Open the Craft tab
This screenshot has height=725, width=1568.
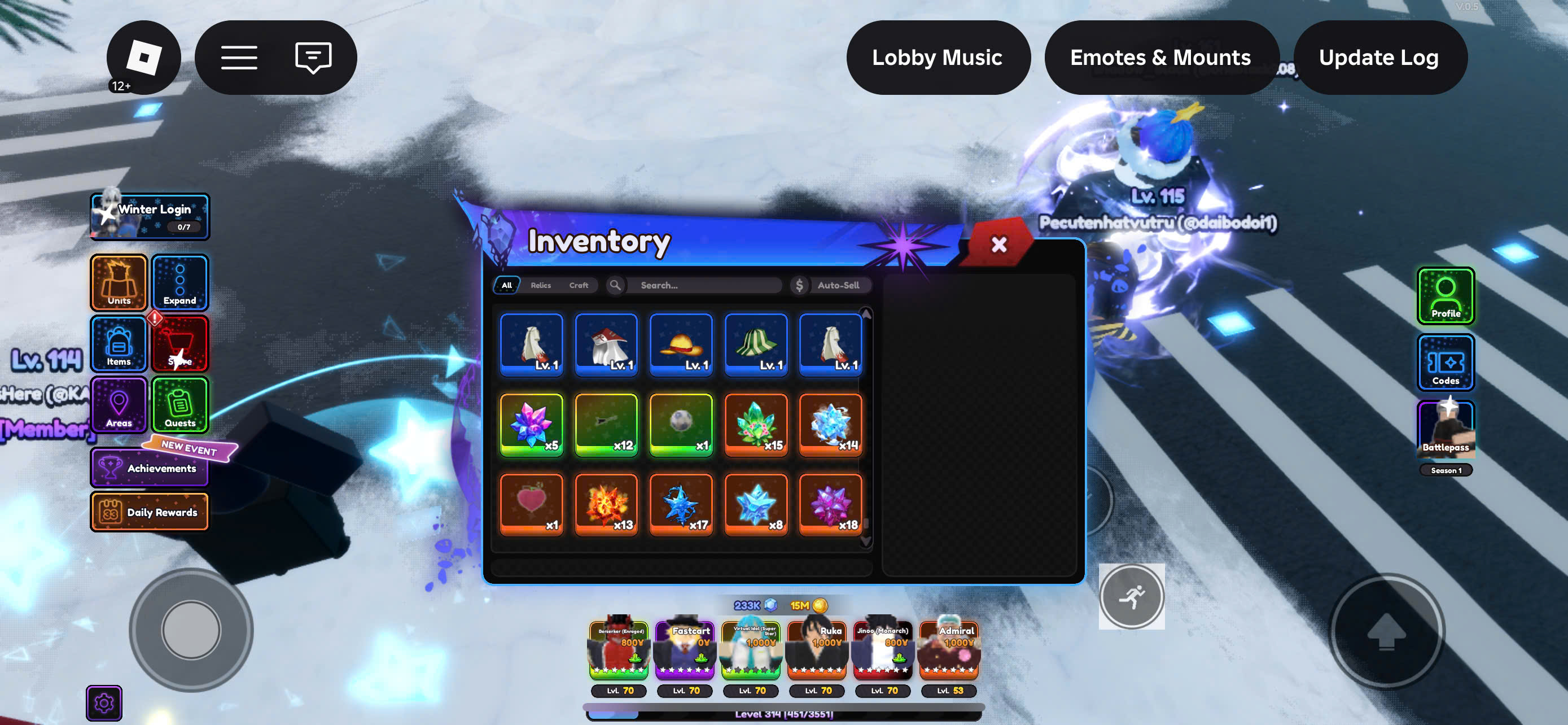[578, 285]
